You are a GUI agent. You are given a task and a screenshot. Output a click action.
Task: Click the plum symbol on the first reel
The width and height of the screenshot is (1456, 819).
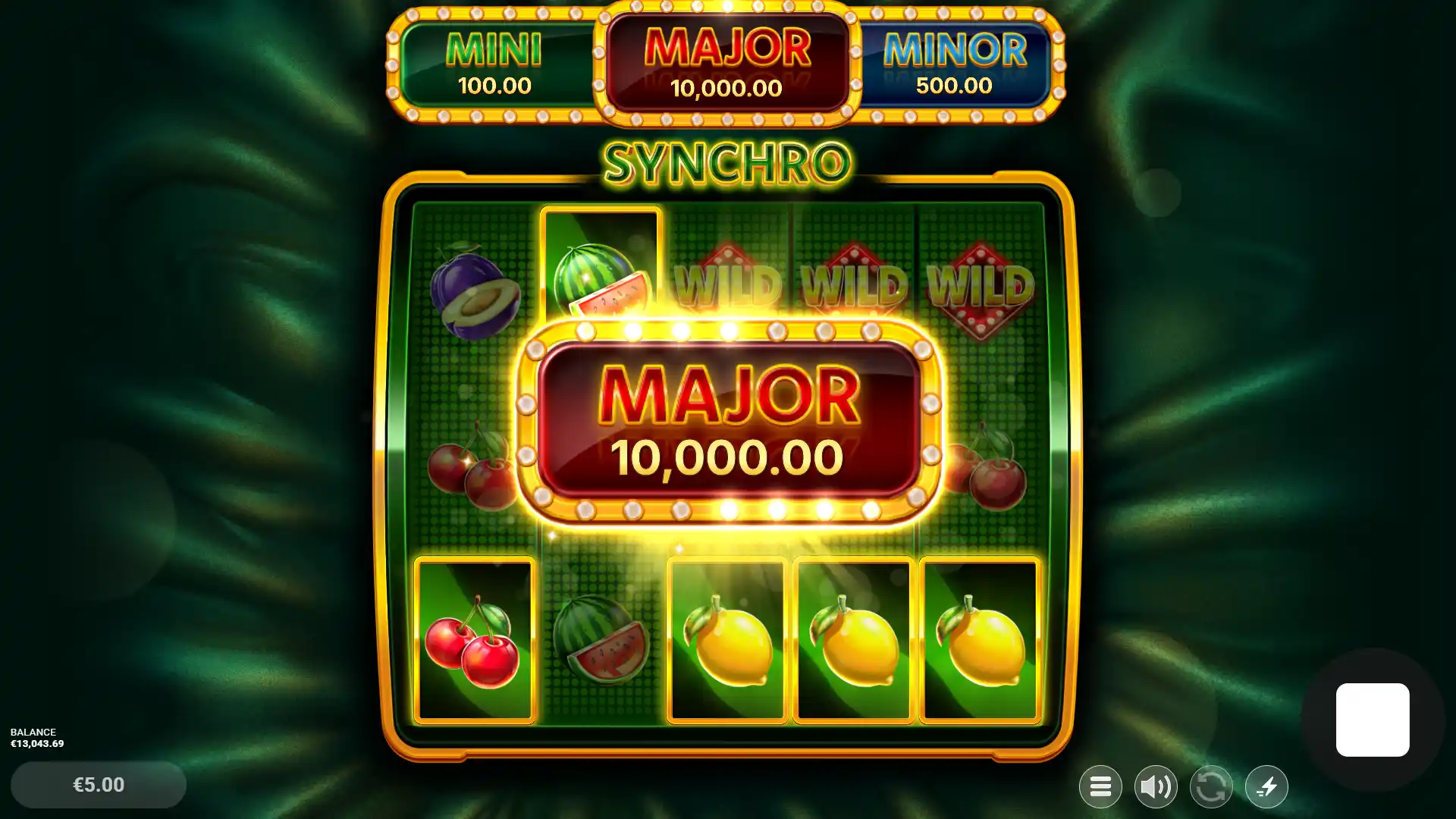472,292
